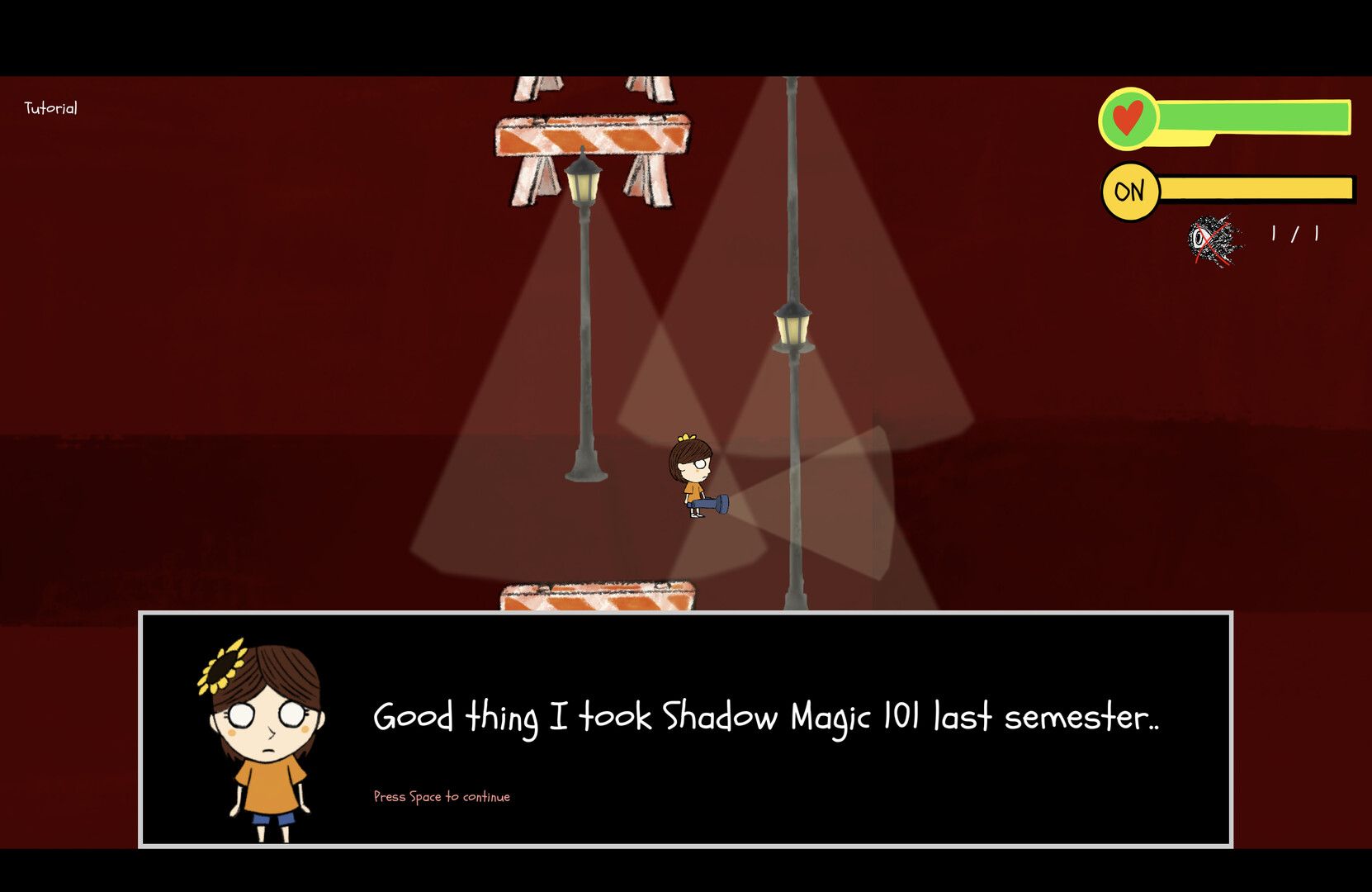The height and width of the screenshot is (892, 1372).
Task: Click Press Space to continue prompt
Action: tap(442, 796)
